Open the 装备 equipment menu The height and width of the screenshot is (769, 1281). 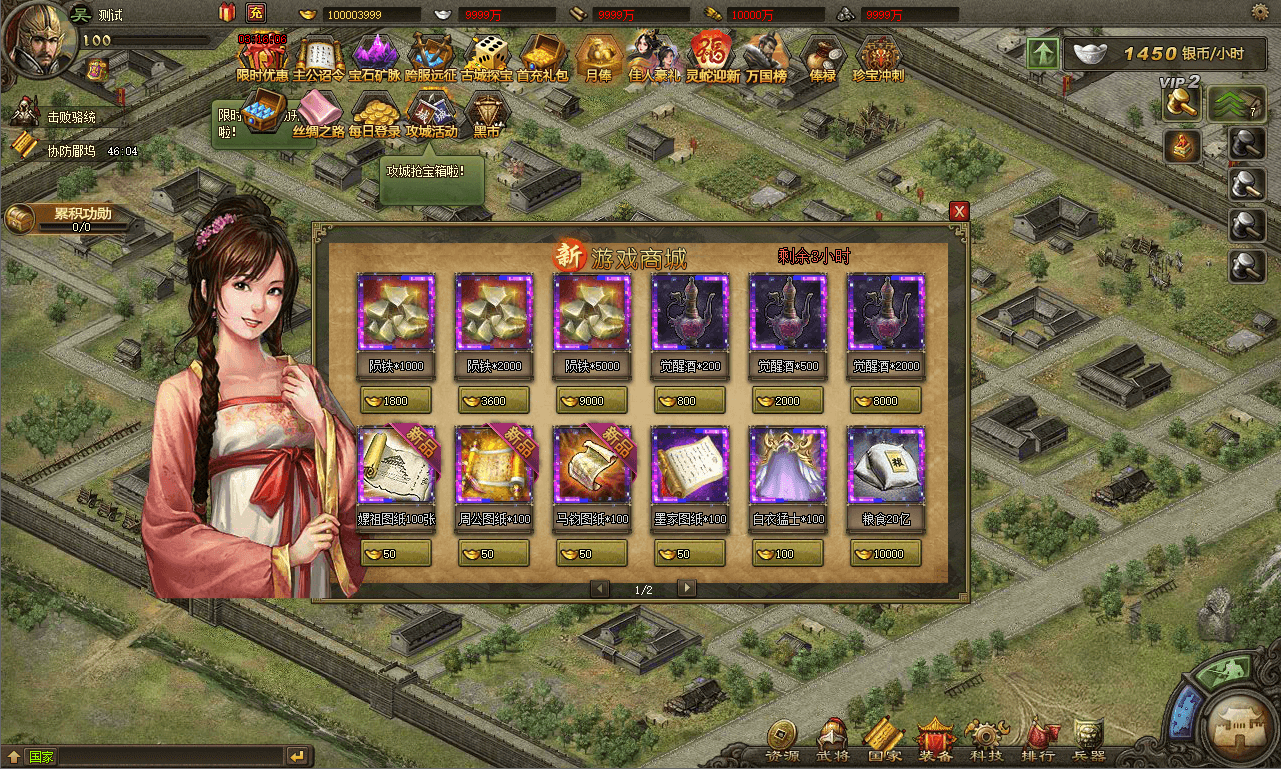point(936,740)
